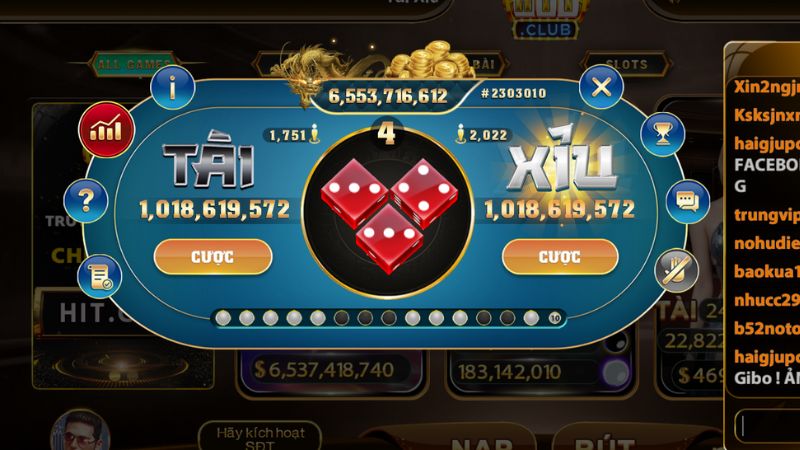Switch to the ALL GAMES tab
The image size is (800, 450).
pyautogui.click(x=133, y=65)
